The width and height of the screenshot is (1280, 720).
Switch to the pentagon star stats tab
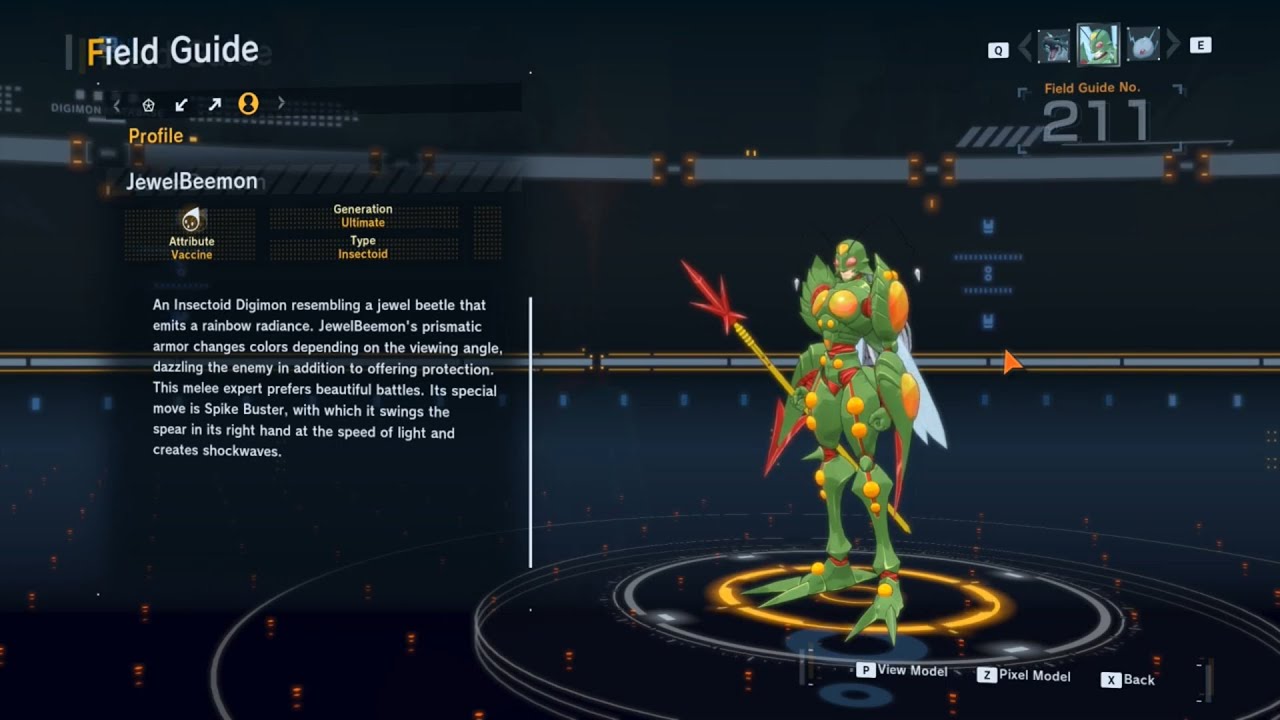pos(148,104)
